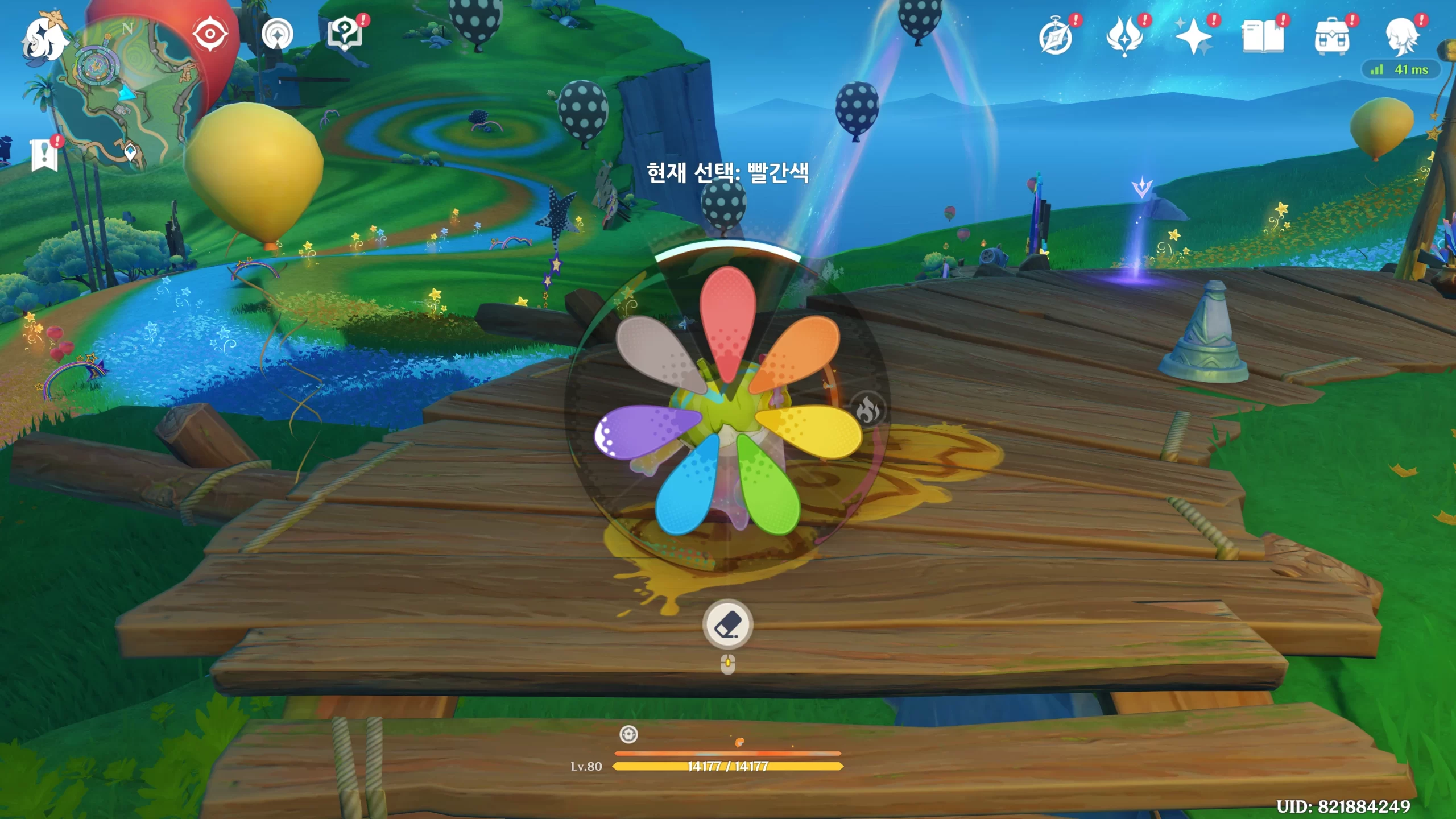This screenshot has width=1456, height=819.
Task: Open the winged flame battle pass icon
Action: click(1124, 38)
